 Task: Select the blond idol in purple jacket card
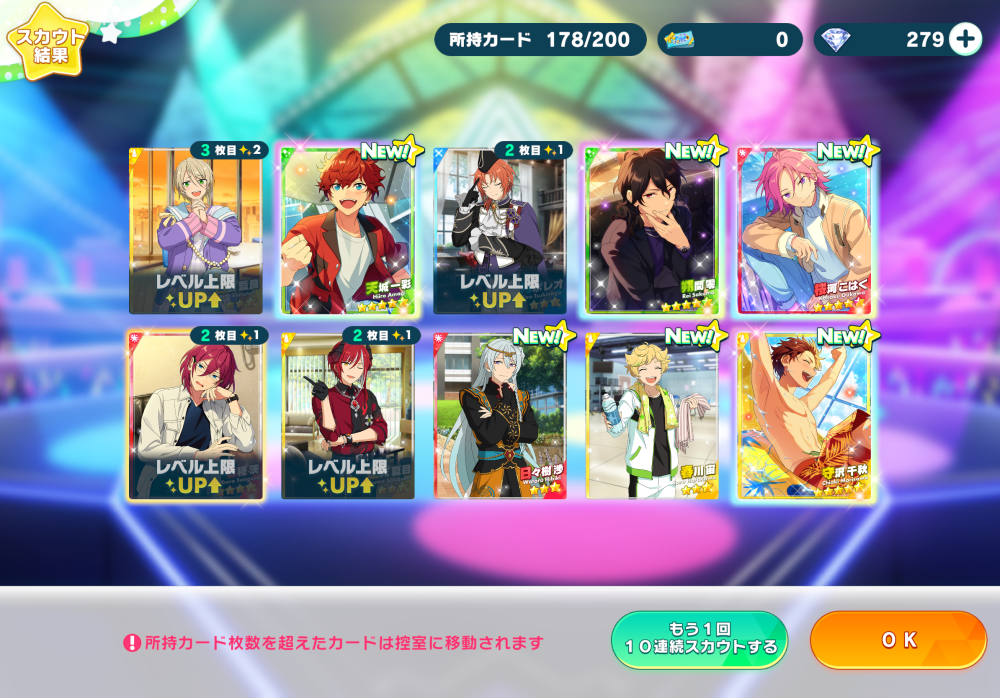click(x=196, y=230)
